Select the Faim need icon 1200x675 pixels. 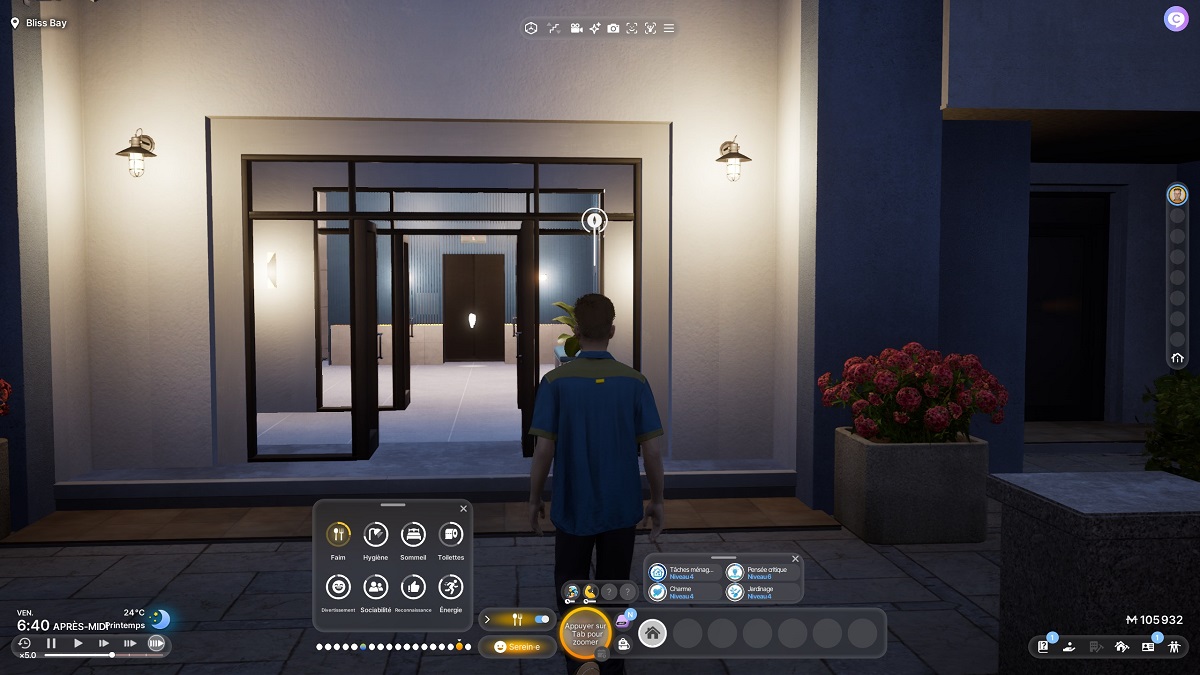point(338,535)
